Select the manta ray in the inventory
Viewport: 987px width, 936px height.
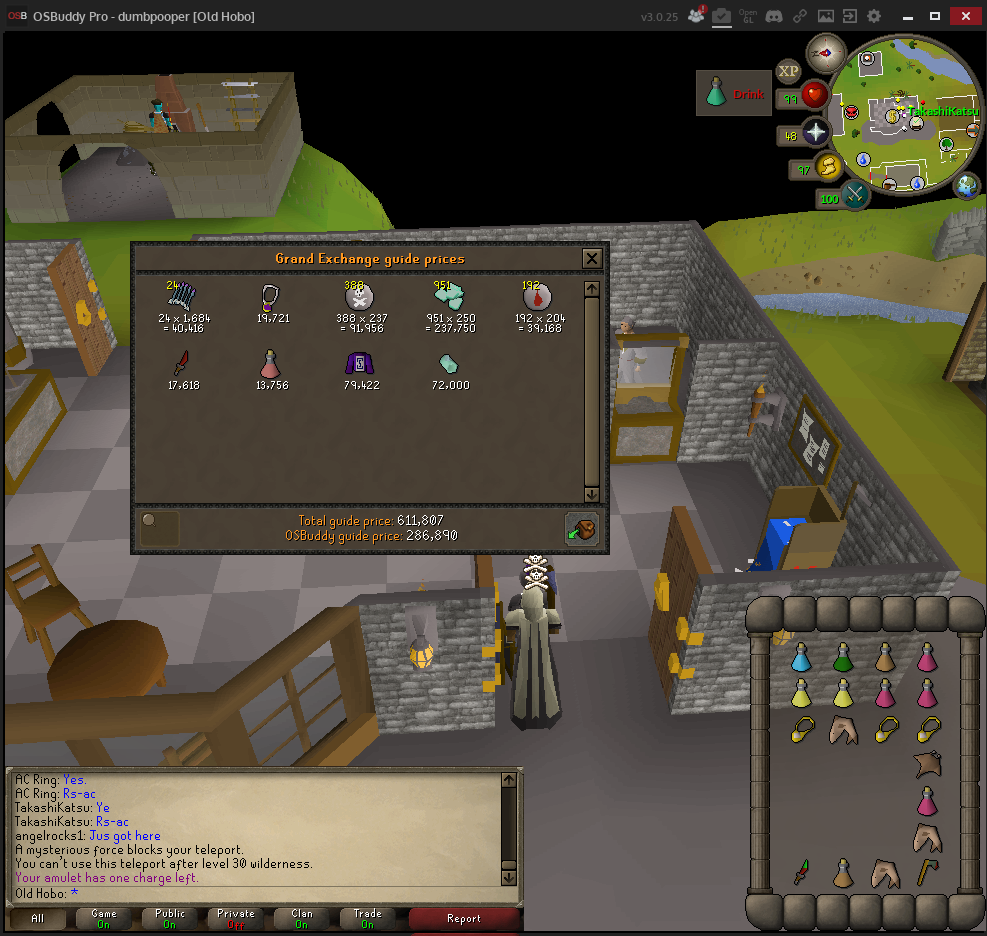tap(928, 765)
